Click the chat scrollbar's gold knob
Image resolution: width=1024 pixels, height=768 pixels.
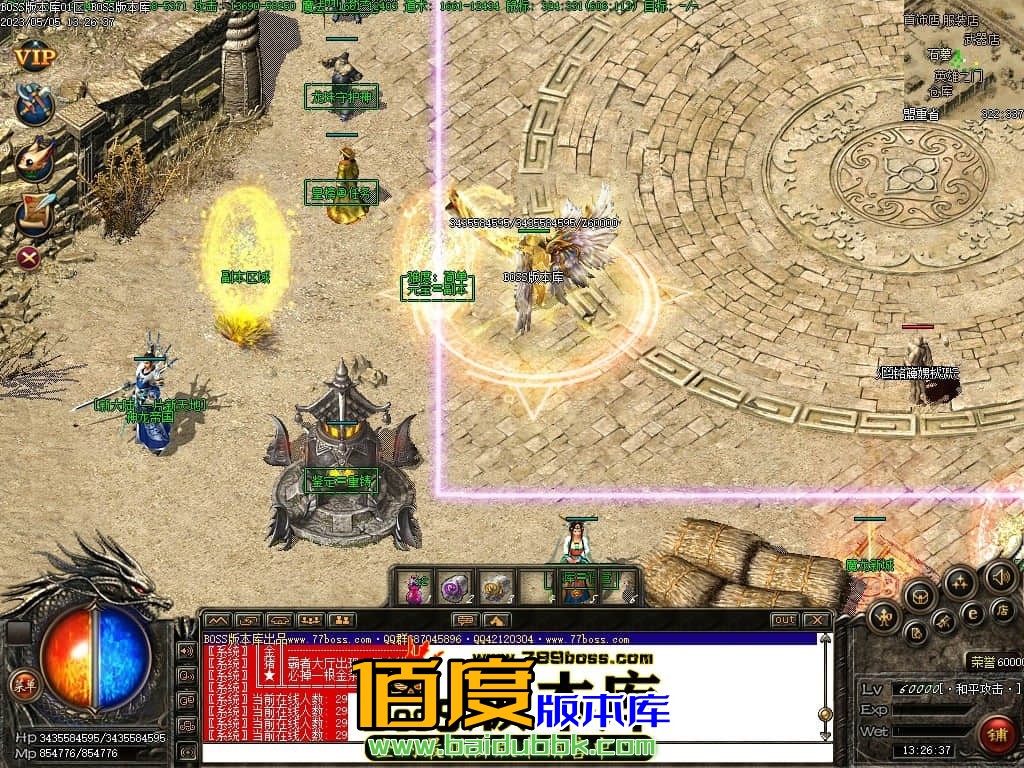pyautogui.click(x=825, y=714)
